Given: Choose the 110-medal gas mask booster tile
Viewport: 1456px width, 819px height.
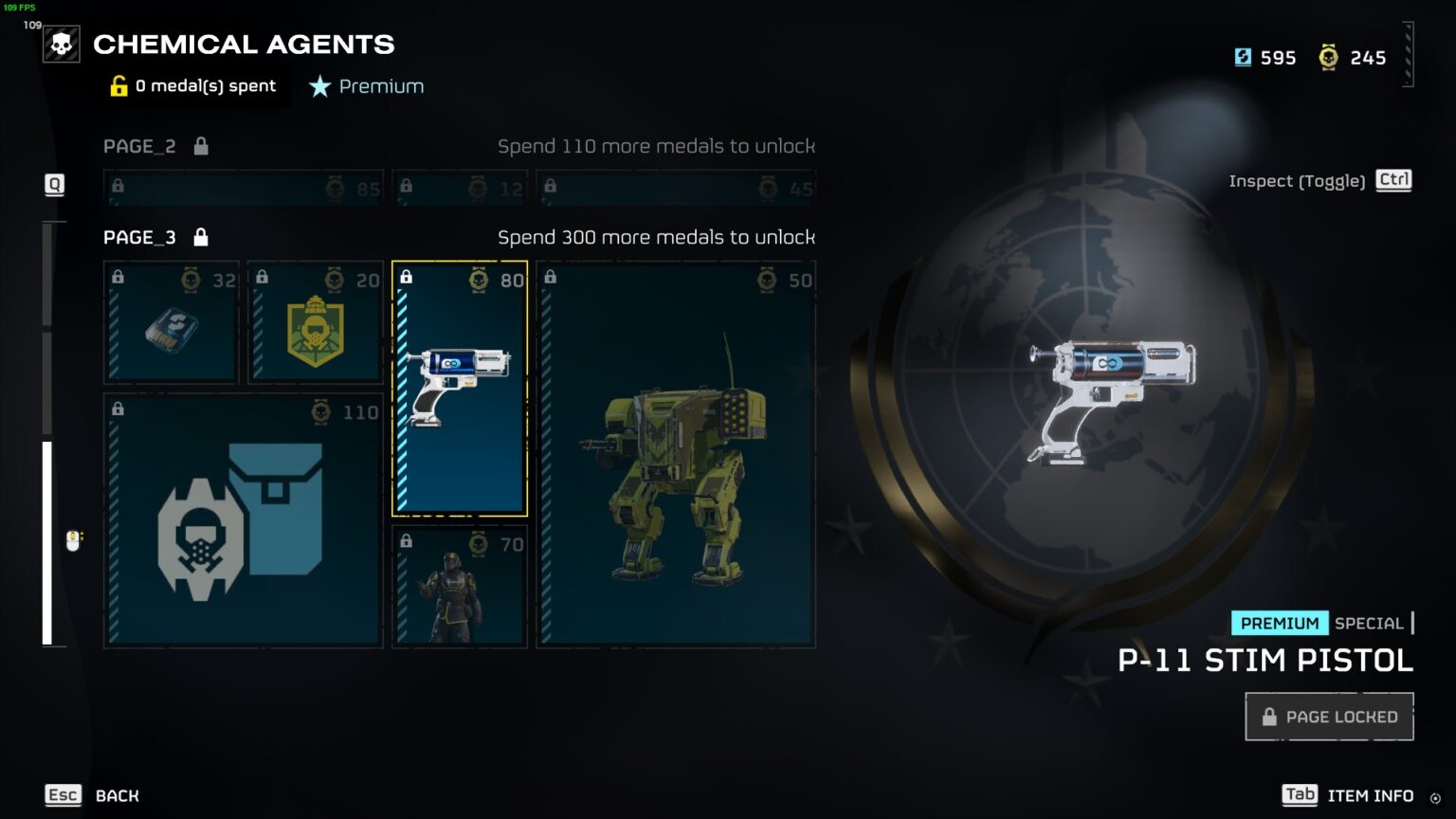Looking at the screenshot, I should pyautogui.click(x=244, y=521).
